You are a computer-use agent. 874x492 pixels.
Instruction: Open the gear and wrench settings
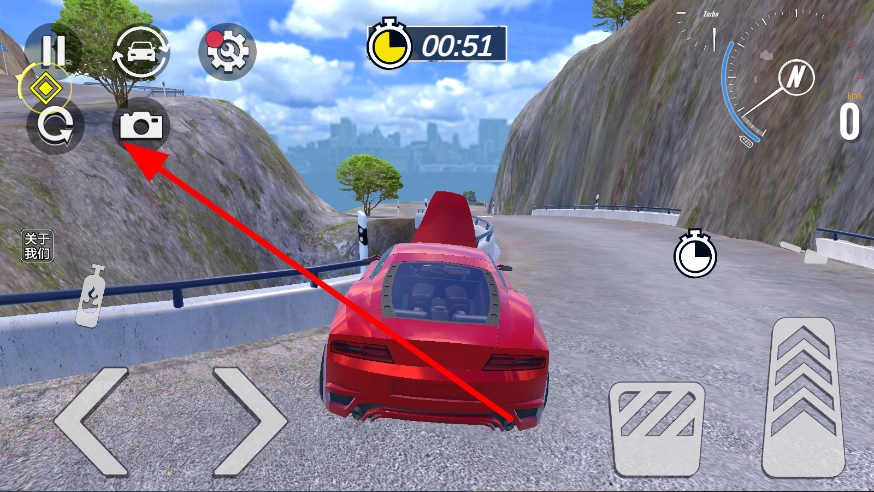point(226,52)
